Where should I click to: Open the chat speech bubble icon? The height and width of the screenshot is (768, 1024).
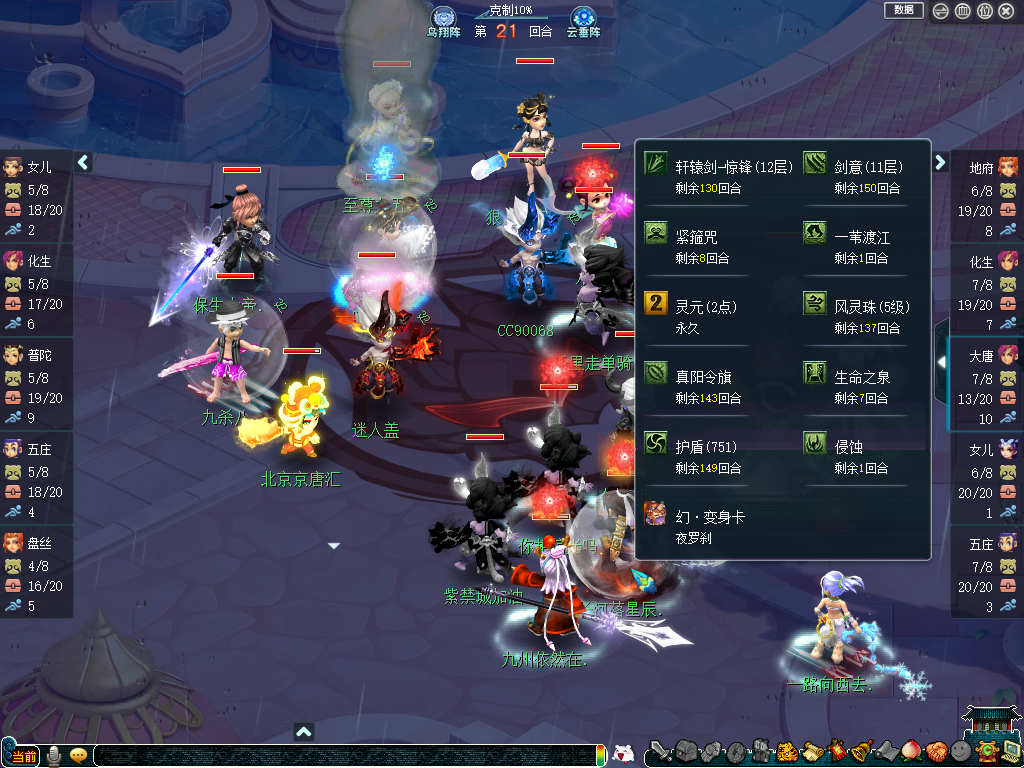78,755
